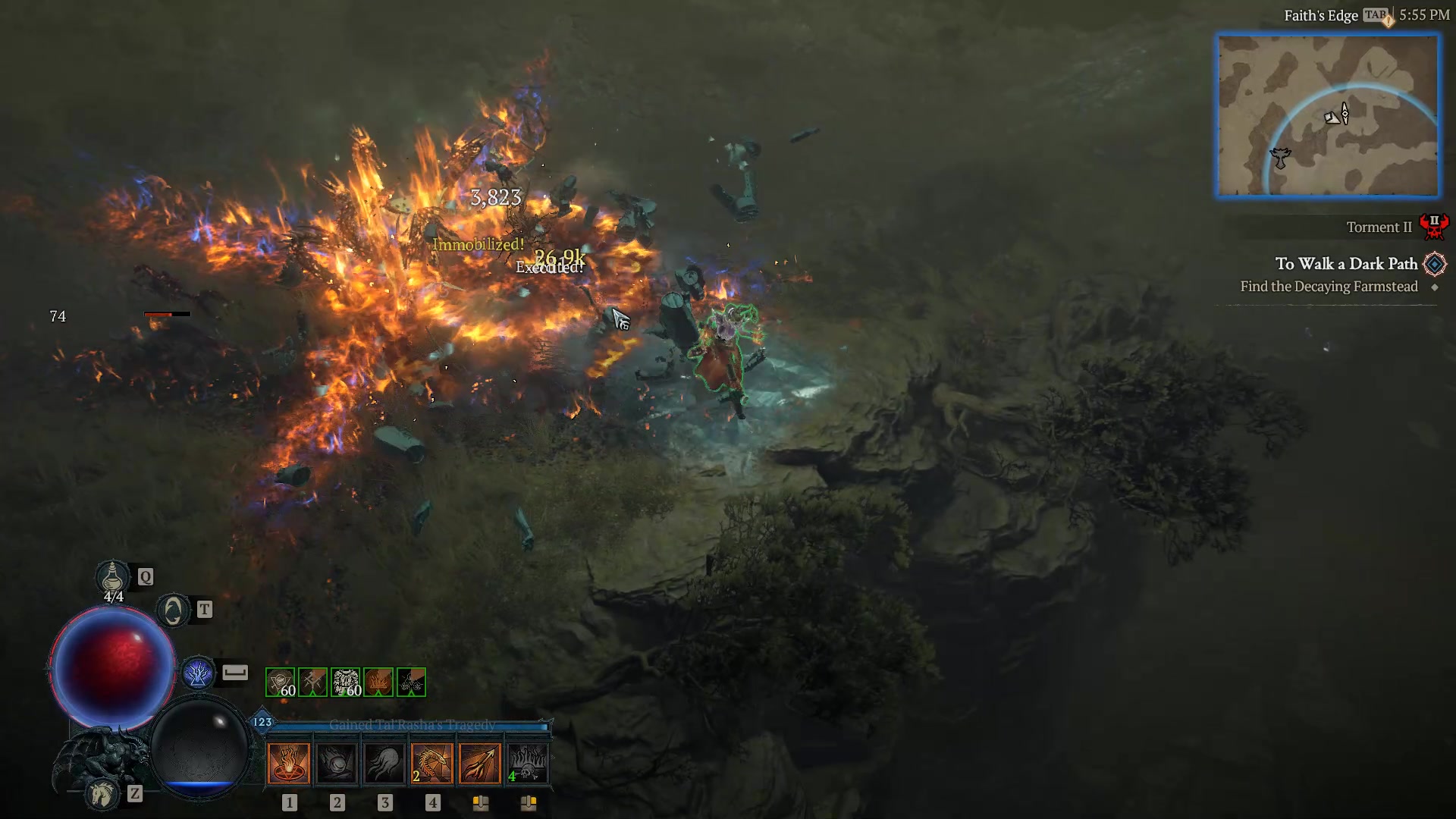Open the quest To Walk a Dark Path
Screen dimensions: 1456x819
1347,264
